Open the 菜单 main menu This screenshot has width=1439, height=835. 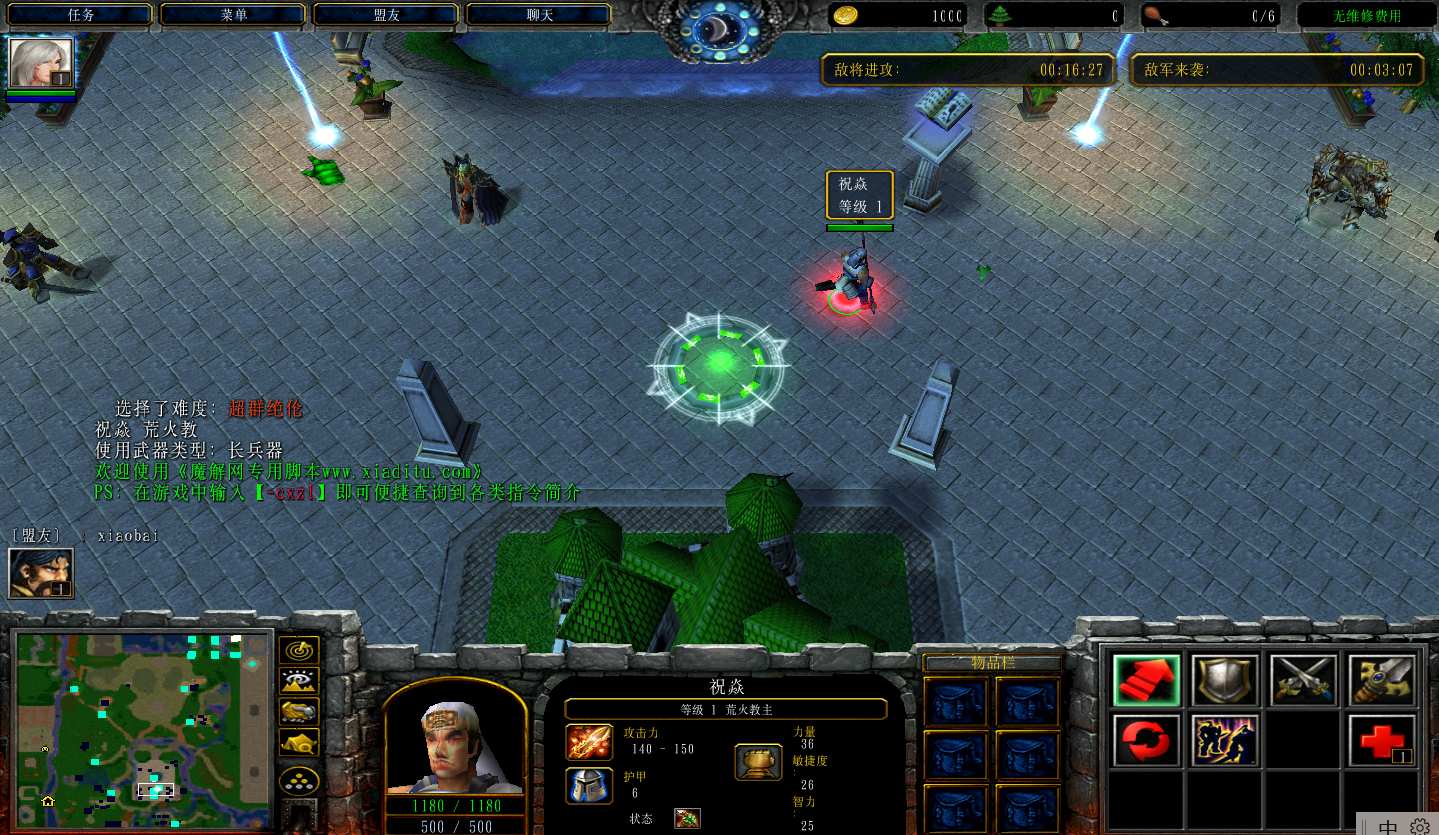pos(233,15)
